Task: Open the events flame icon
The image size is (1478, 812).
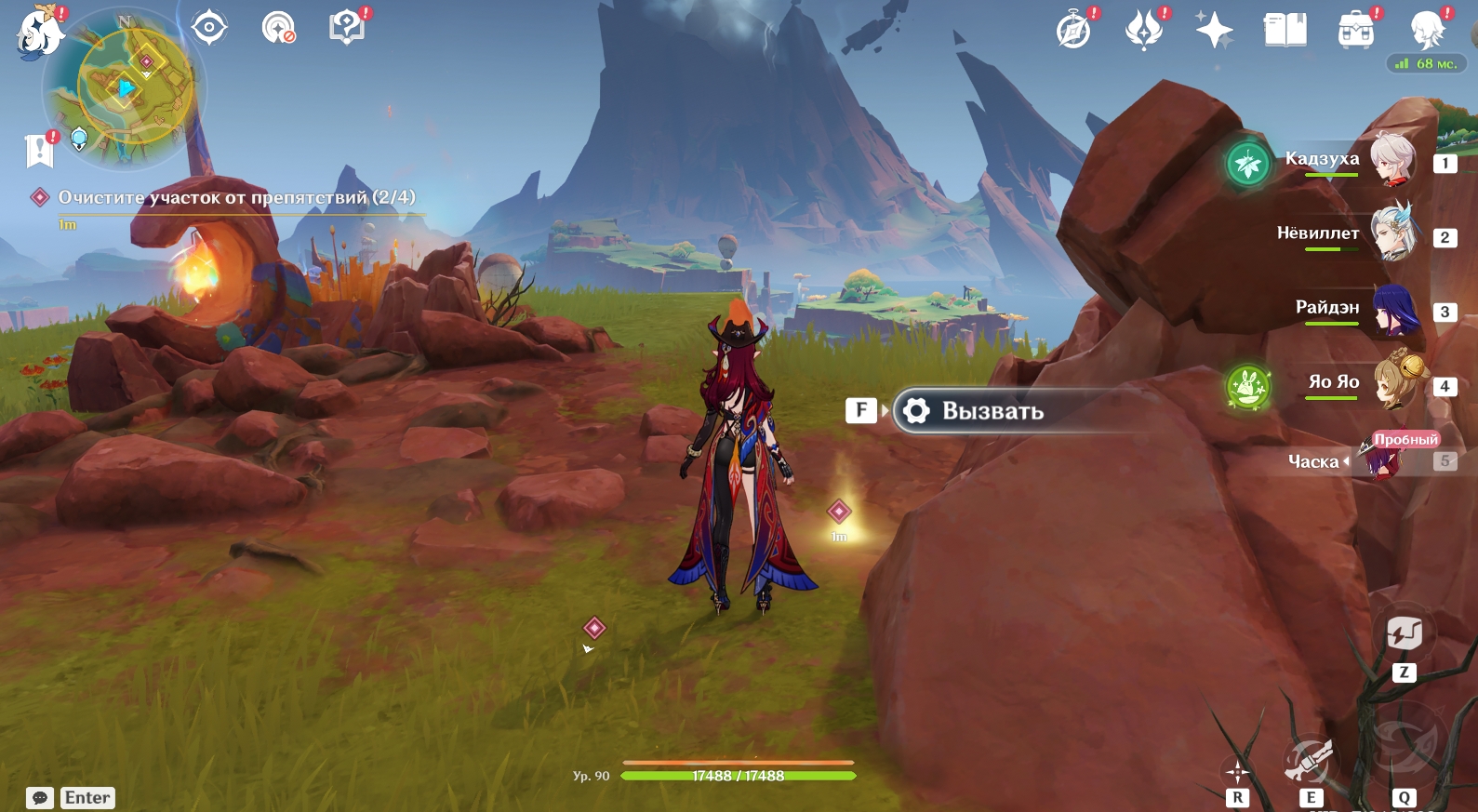Action: [1144, 30]
